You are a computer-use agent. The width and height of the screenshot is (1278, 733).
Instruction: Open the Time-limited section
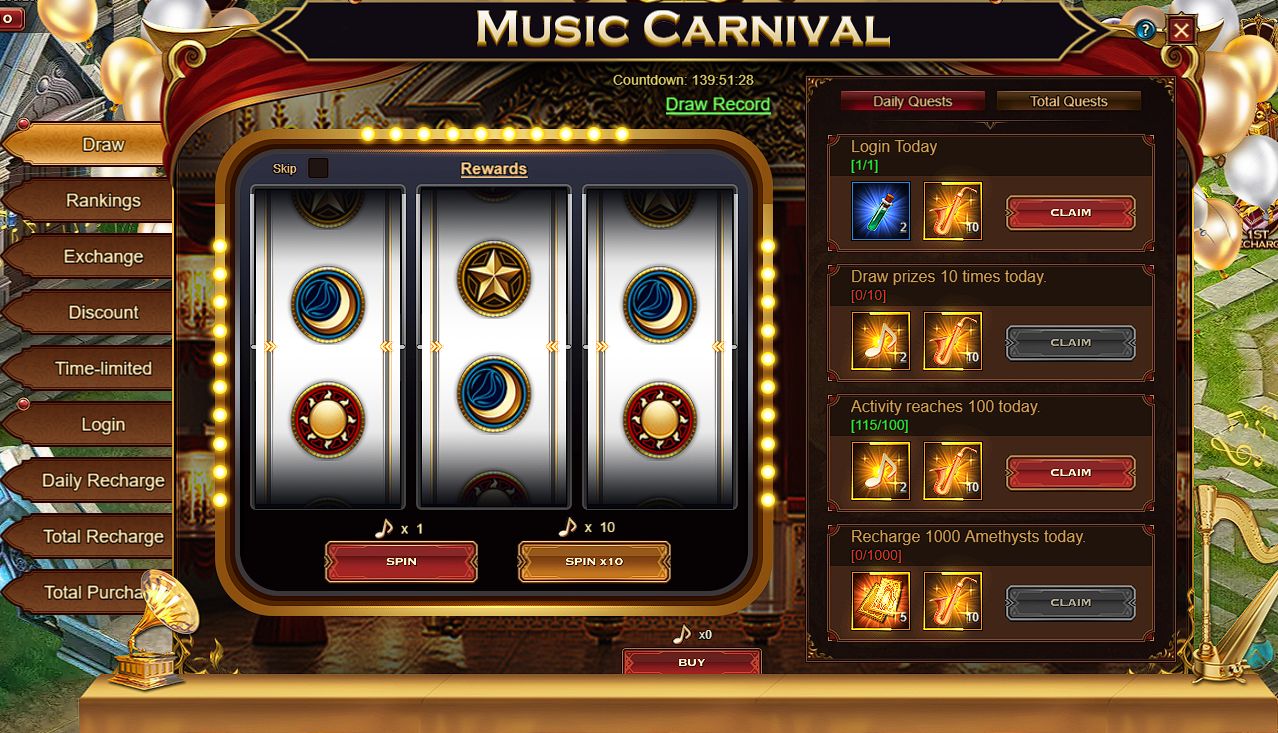[x=103, y=368]
